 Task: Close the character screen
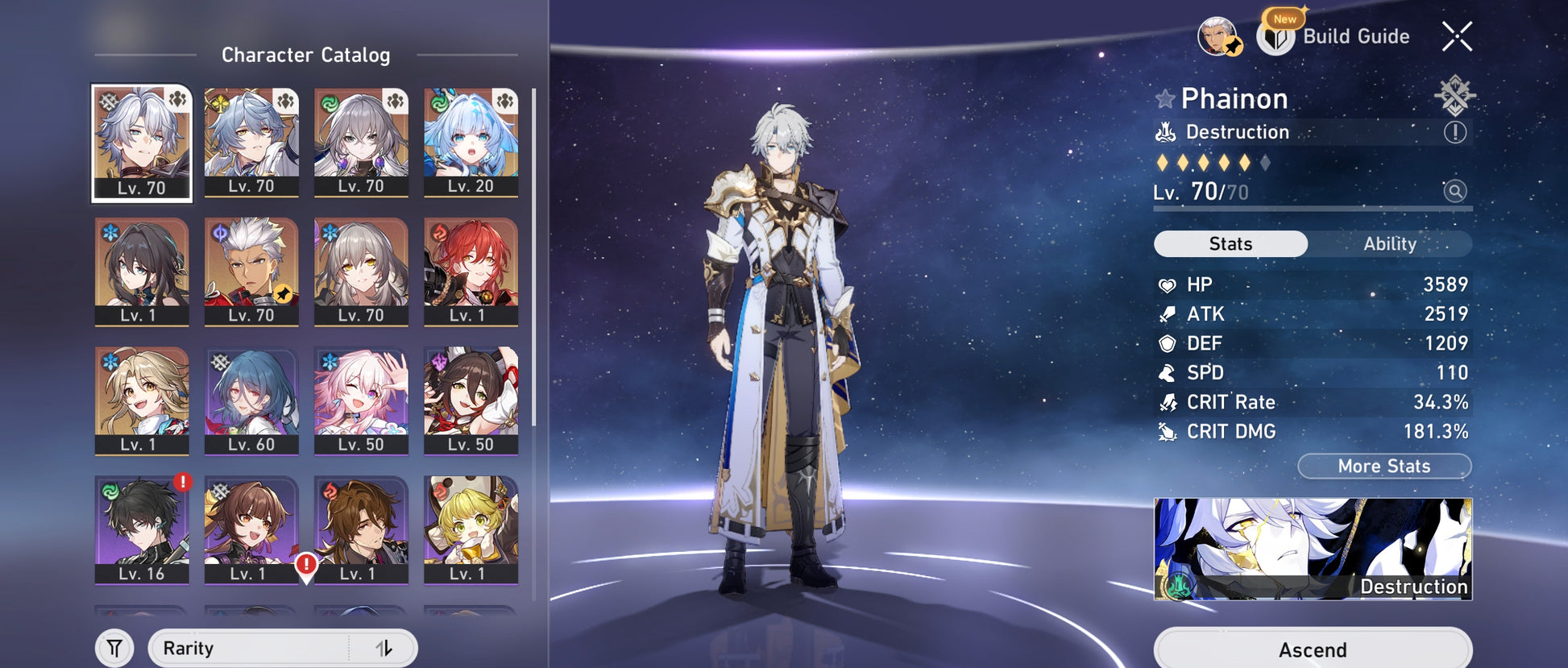(1457, 36)
